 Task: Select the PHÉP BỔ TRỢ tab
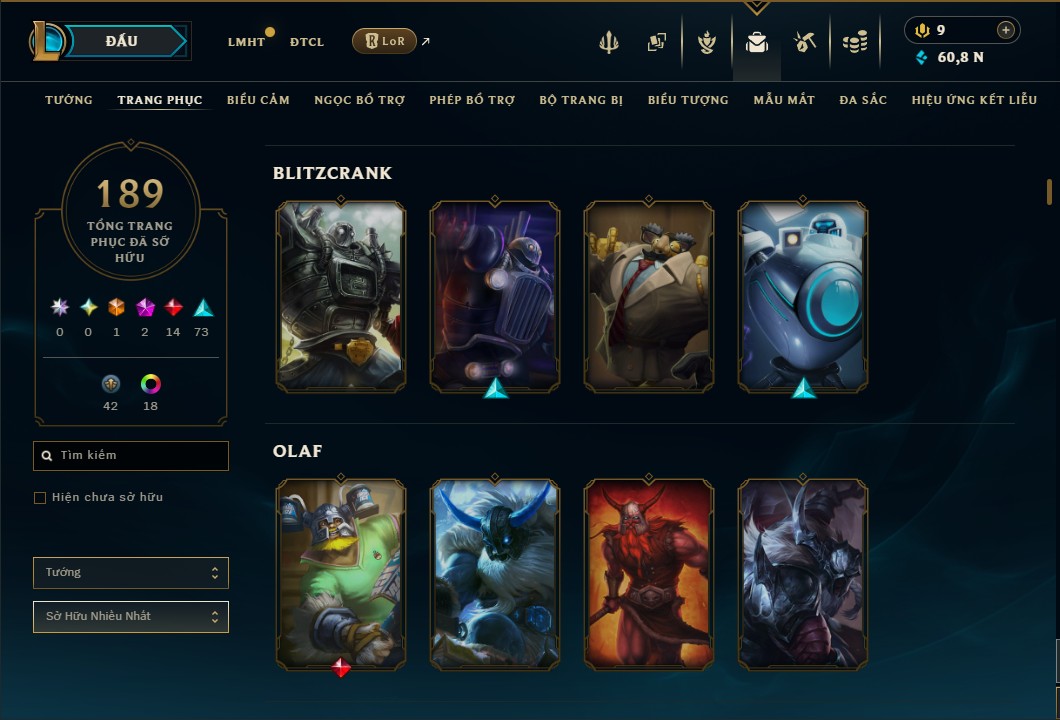[x=472, y=100]
